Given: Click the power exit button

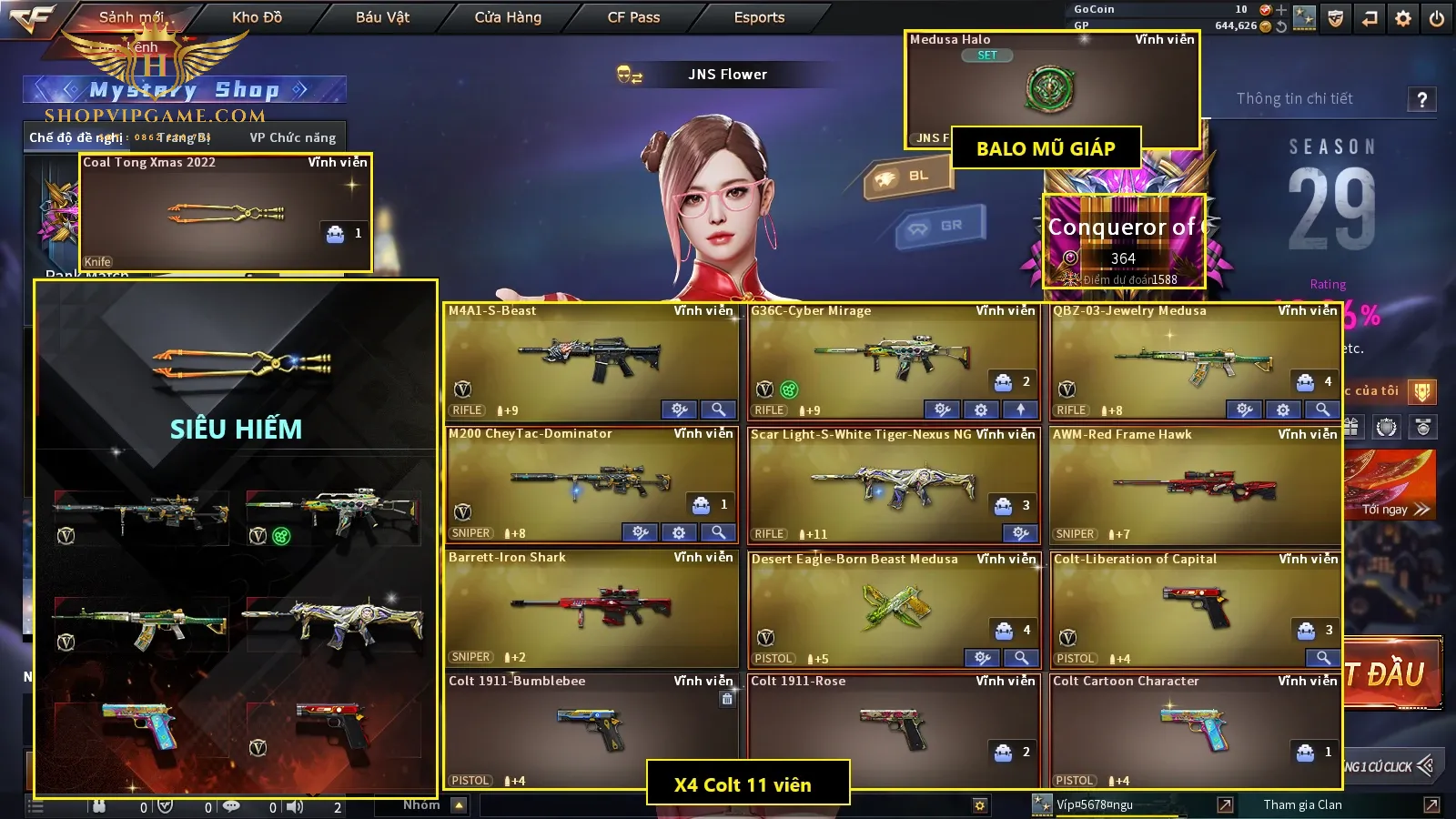Looking at the screenshot, I should click(1437, 18).
